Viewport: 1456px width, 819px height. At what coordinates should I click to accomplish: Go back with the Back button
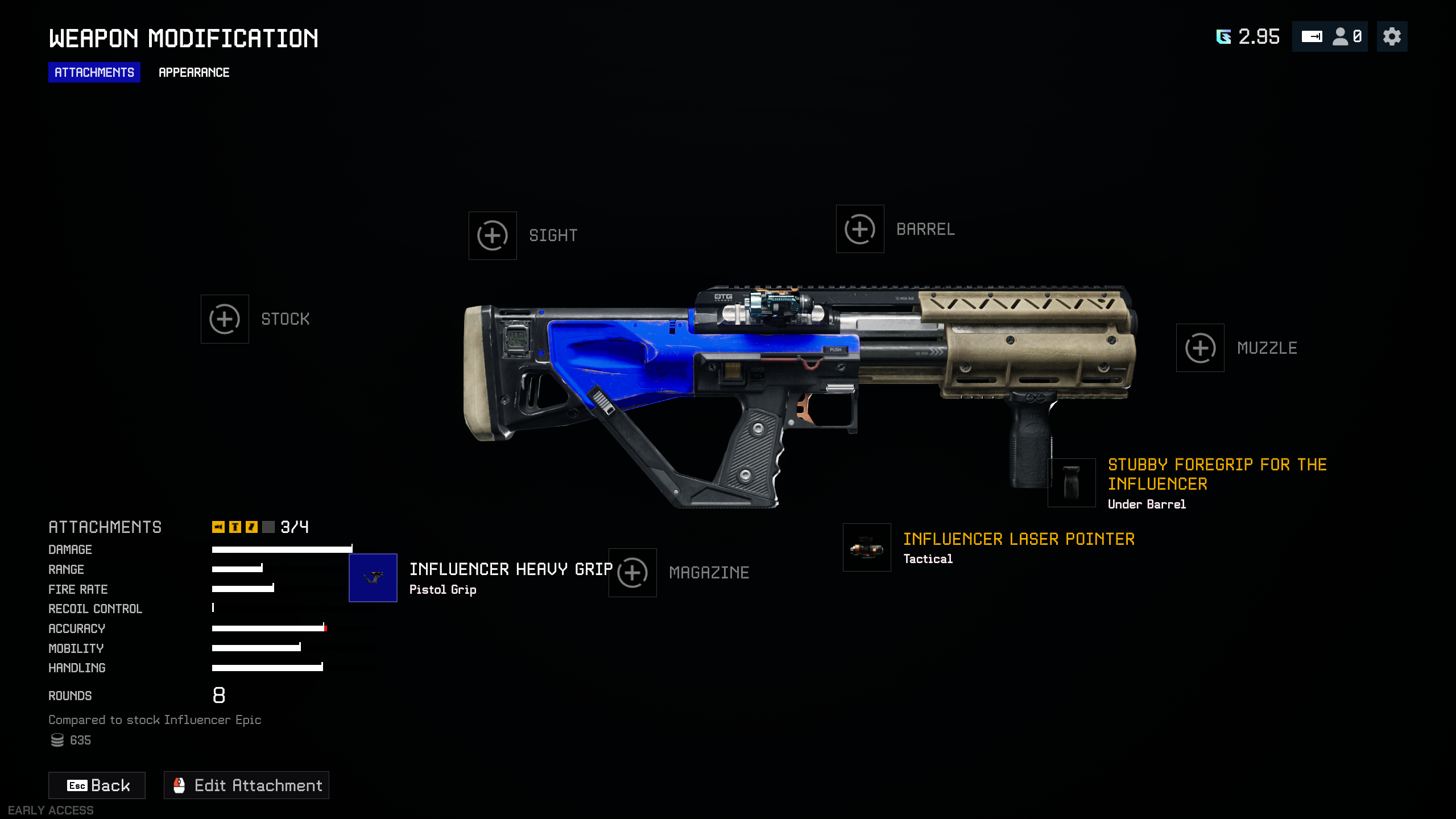[97, 785]
